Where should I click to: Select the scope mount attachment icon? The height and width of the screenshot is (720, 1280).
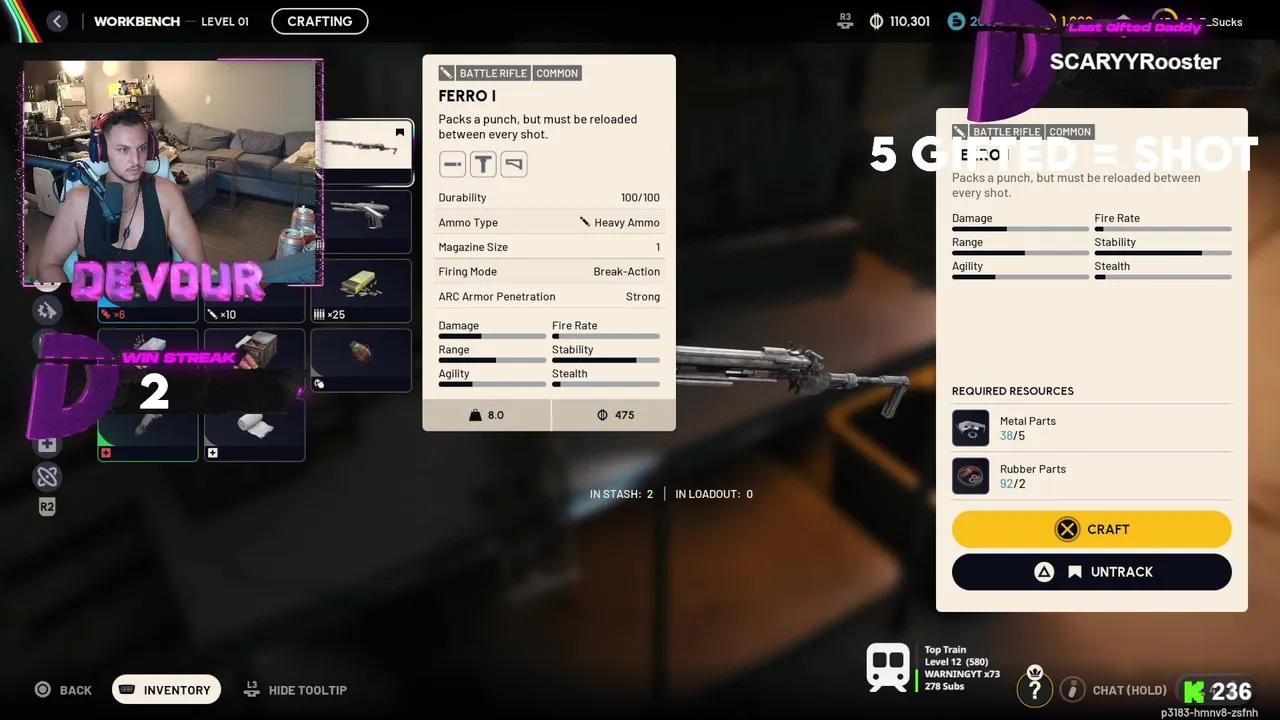pos(483,163)
